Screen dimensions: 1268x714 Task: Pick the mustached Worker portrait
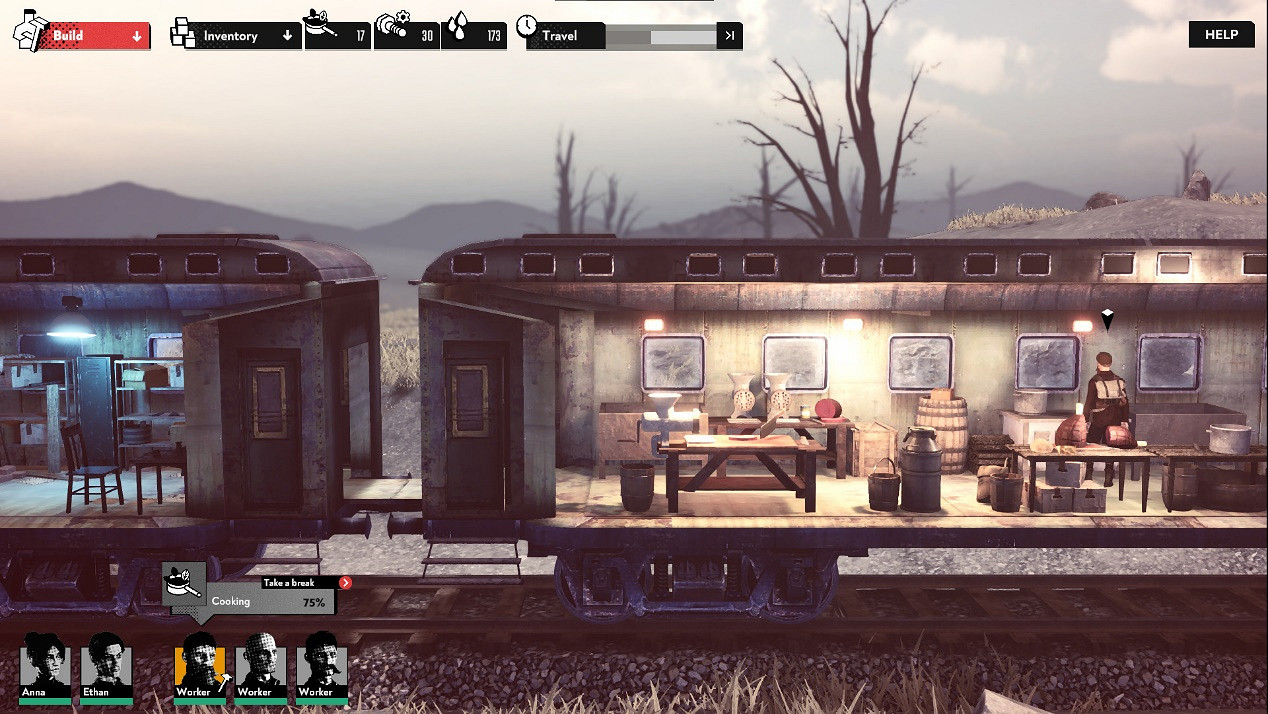(321, 665)
